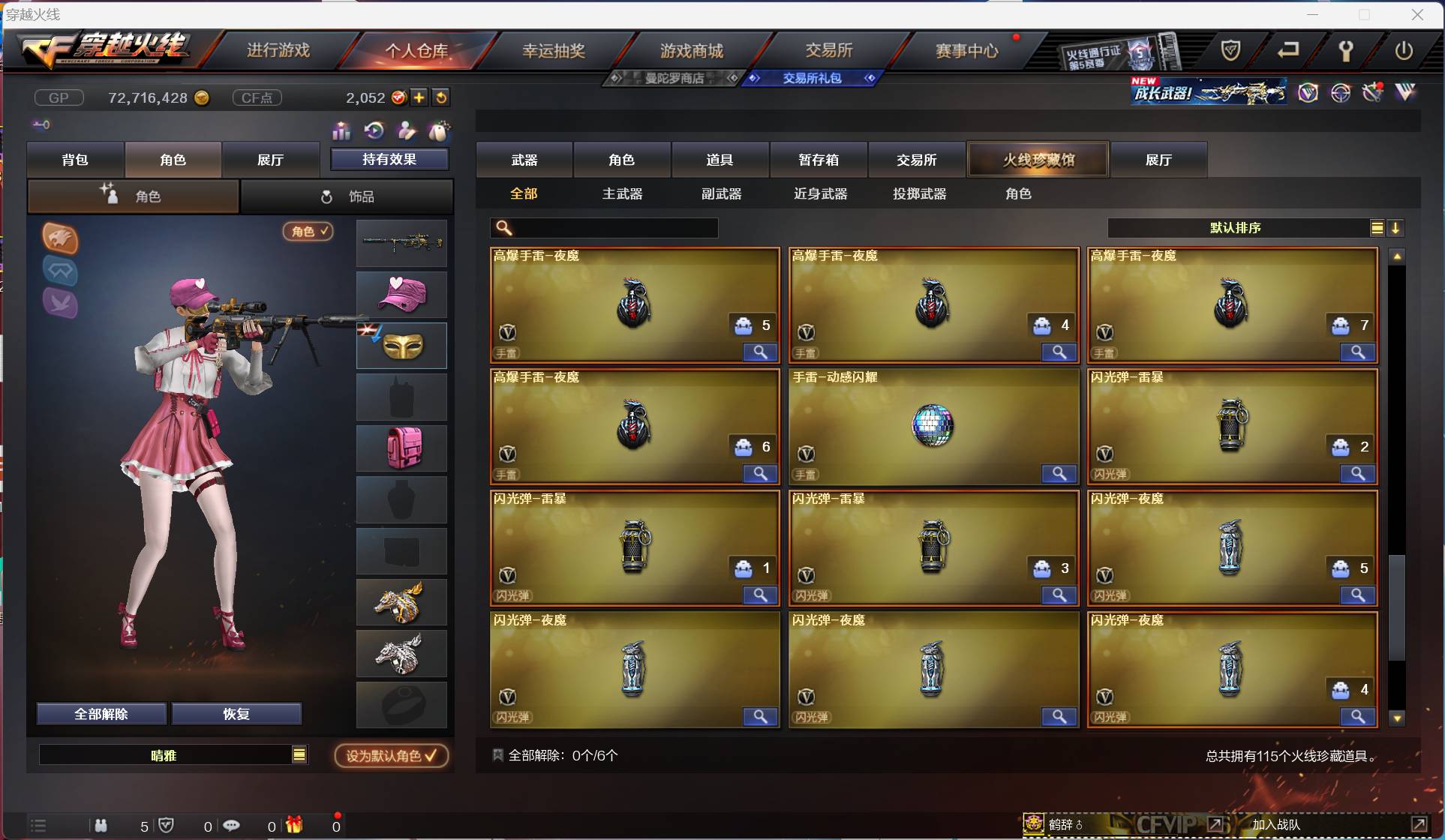Open the chat bubble icon at the bottom
This screenshot has height=840, width=1445.
pyautogui.click(x=230, y=826)
